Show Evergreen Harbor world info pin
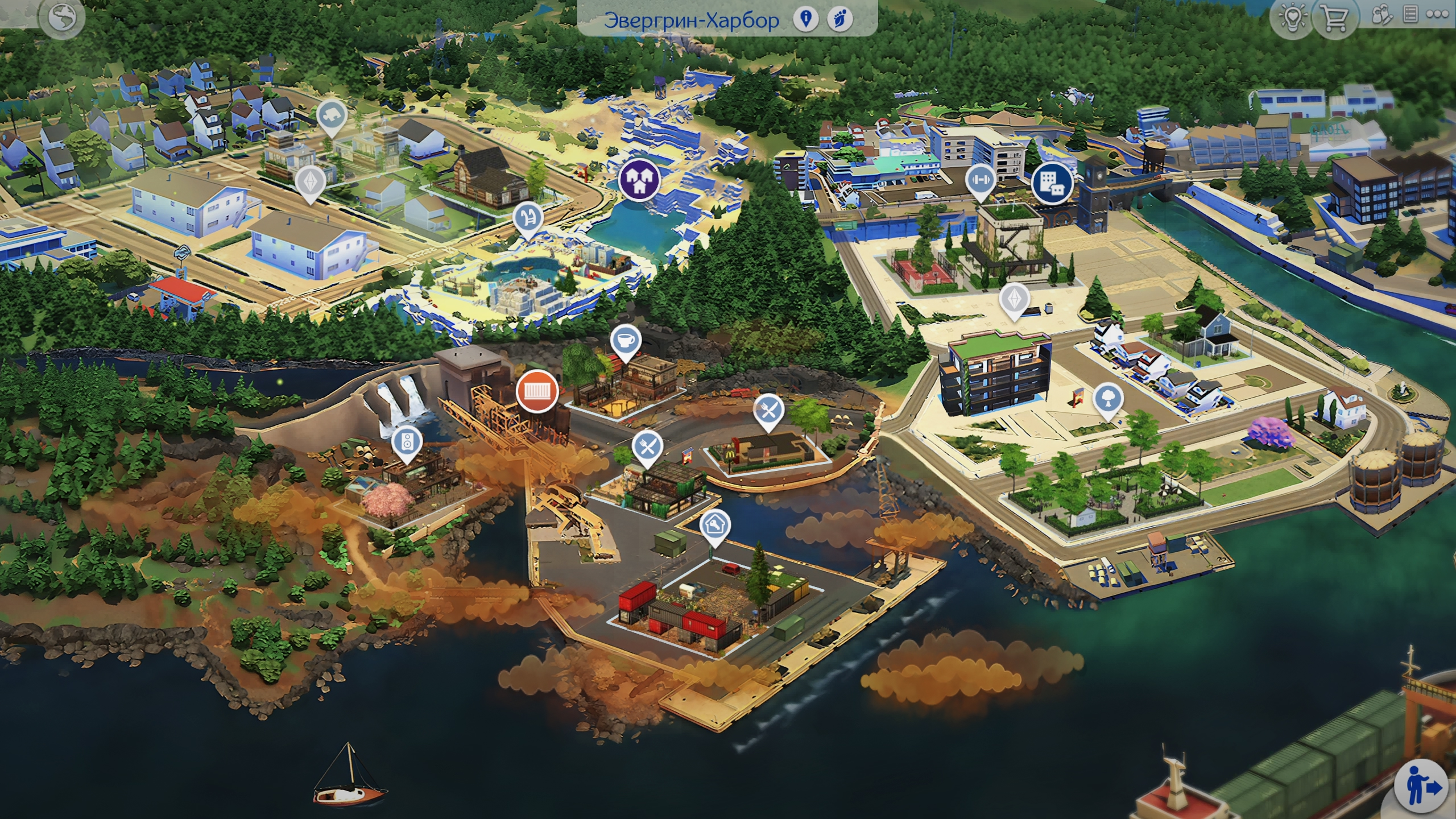The width and height of the screenshot is (1456, 819). (805, 19)
